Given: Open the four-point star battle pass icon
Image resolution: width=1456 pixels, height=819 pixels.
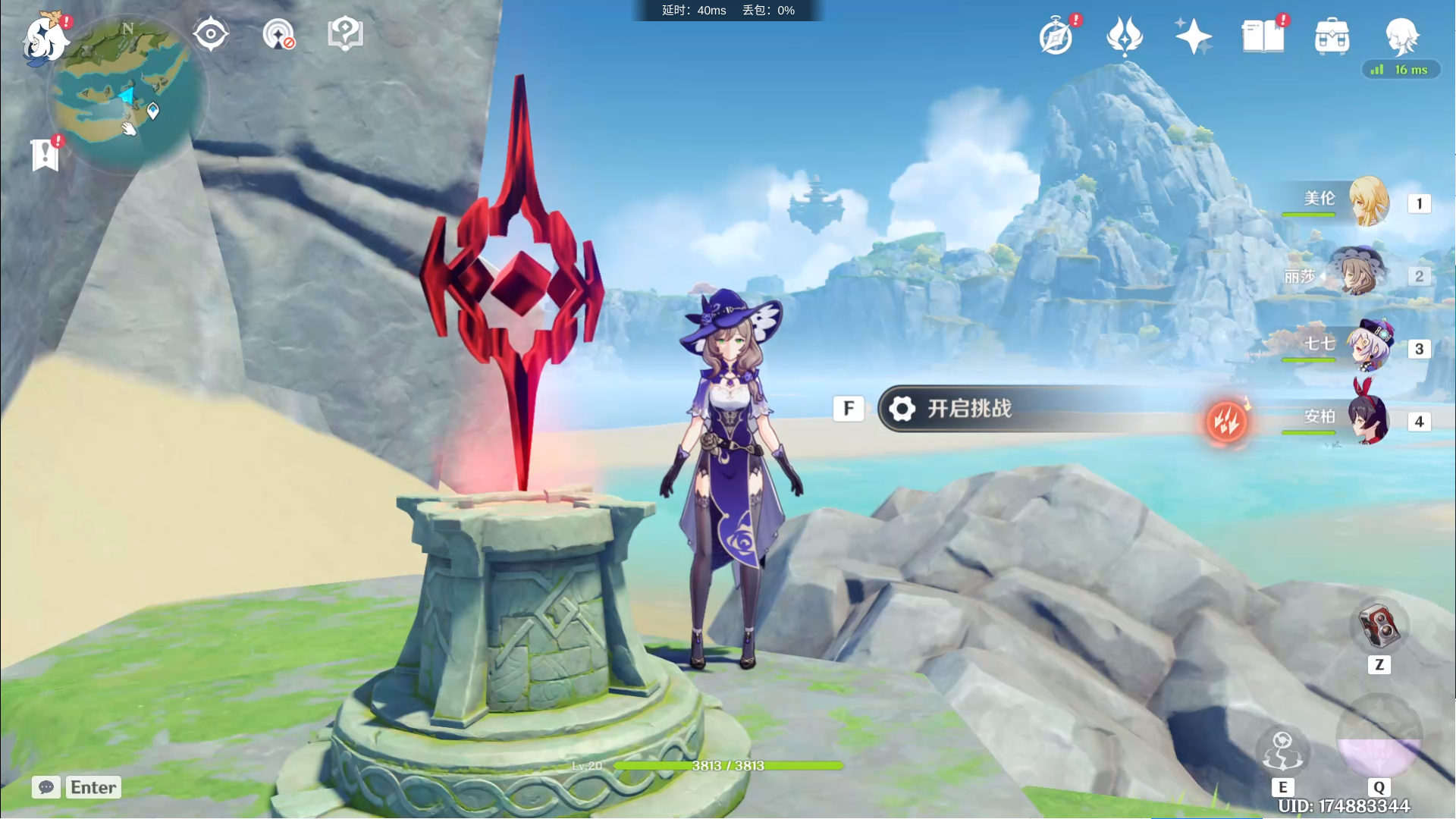Looking at the screenshot, I should 1193,36.
